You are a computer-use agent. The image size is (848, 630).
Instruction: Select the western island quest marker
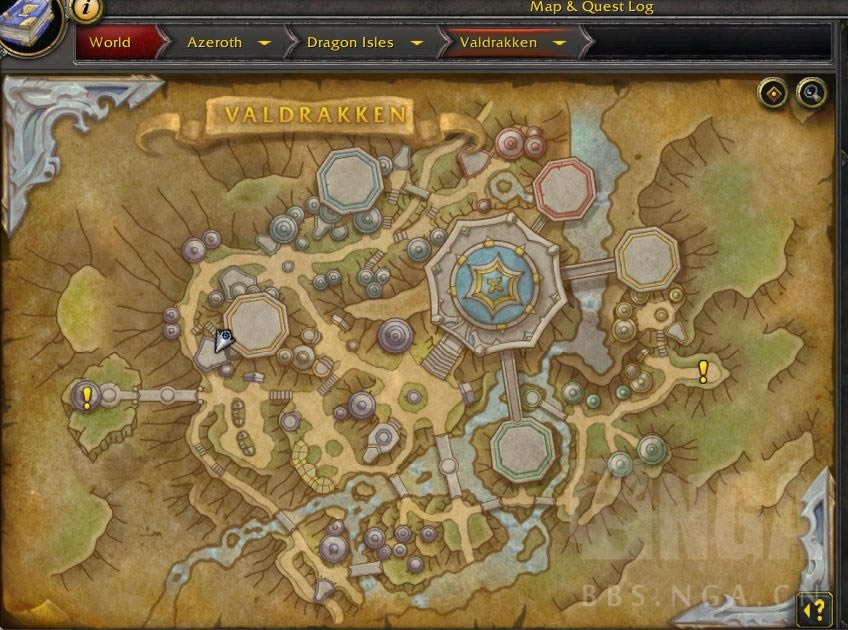pyautogui.click(x=87, y=398)
